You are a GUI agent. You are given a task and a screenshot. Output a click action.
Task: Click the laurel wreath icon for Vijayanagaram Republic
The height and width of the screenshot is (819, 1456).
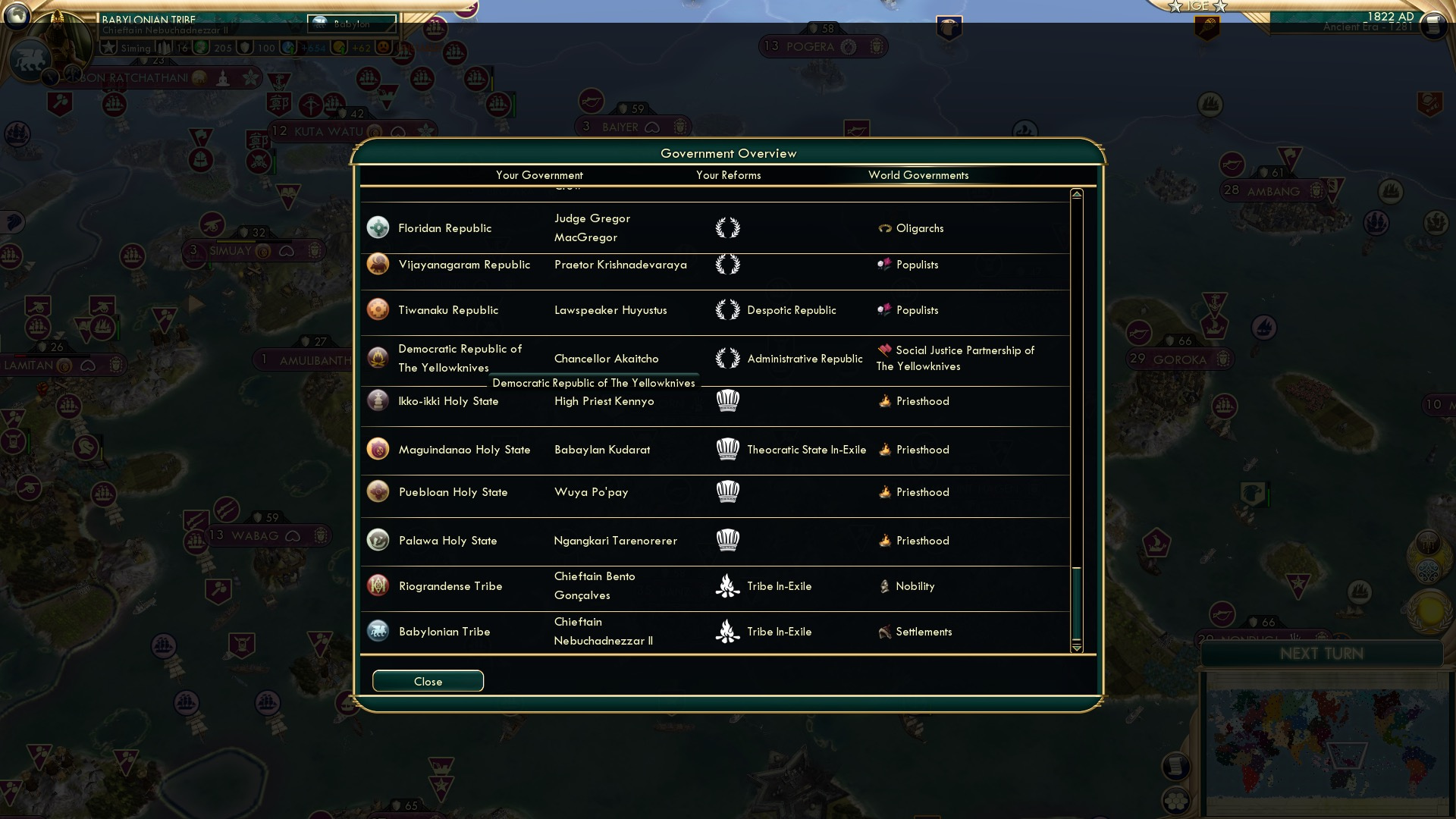point(728,264)
